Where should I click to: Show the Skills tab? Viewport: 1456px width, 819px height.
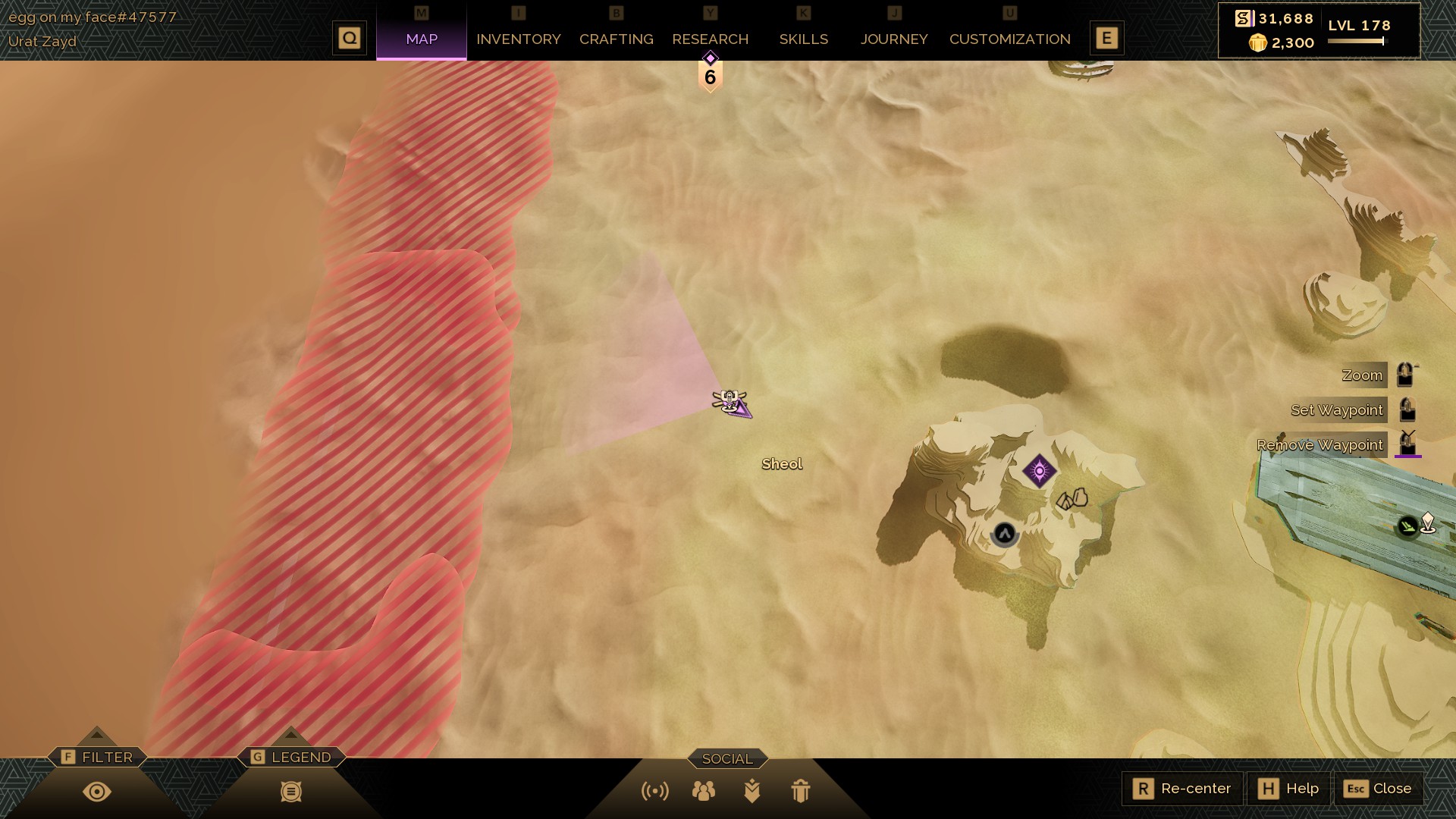803,39
